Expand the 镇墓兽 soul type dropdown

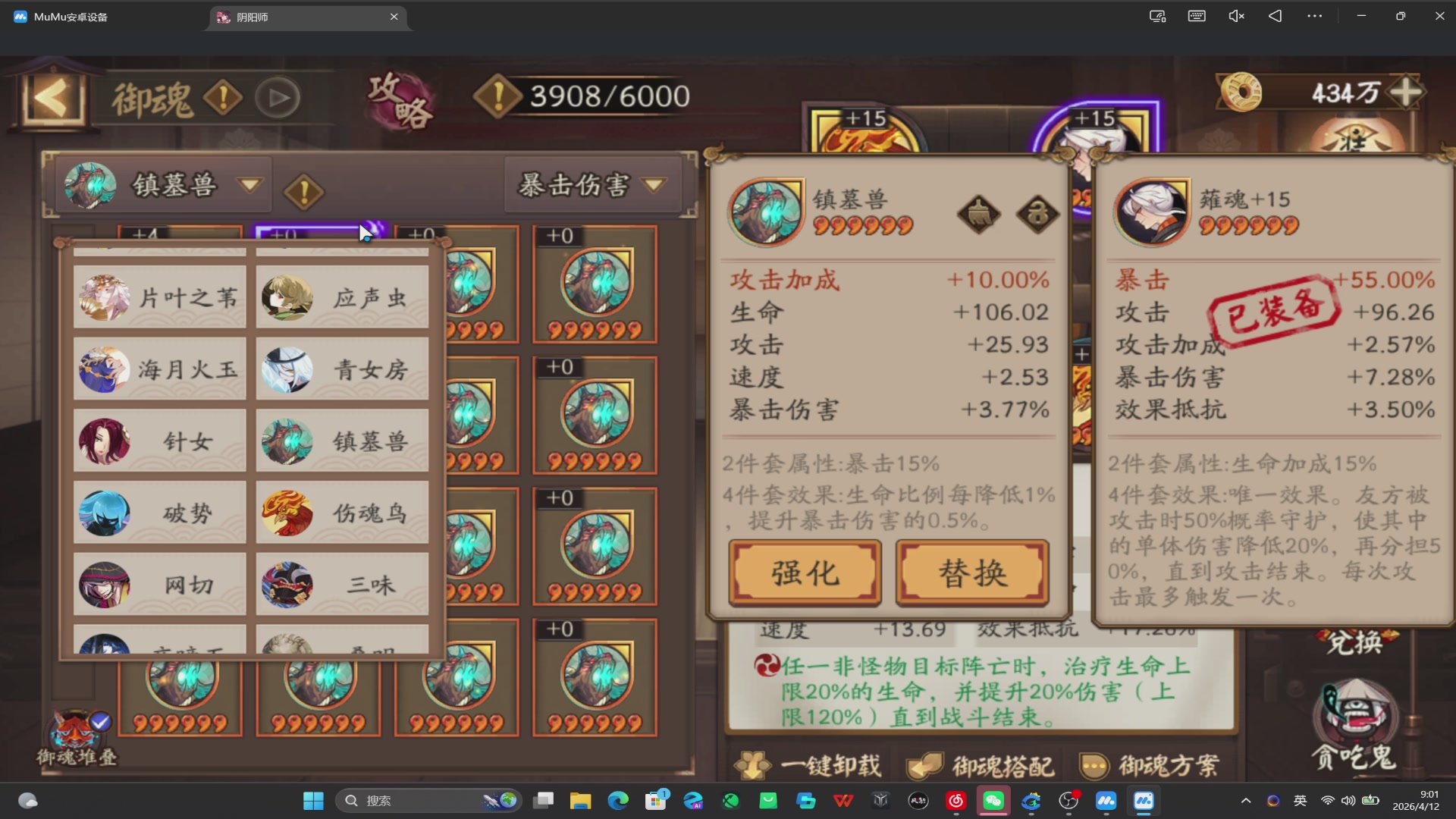pos(249,184)
